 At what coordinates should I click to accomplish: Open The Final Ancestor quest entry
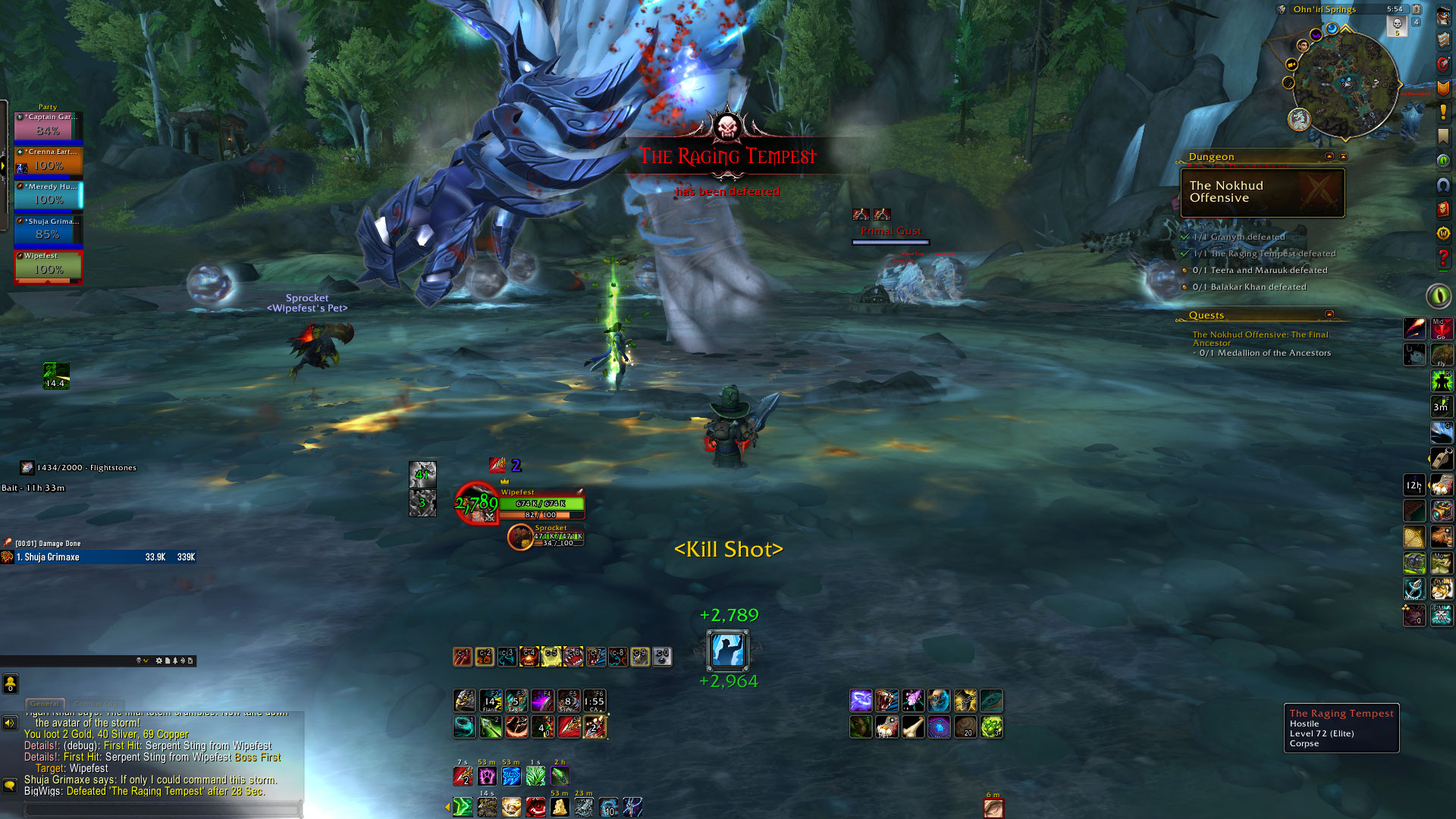click(x=1260, y=338)
